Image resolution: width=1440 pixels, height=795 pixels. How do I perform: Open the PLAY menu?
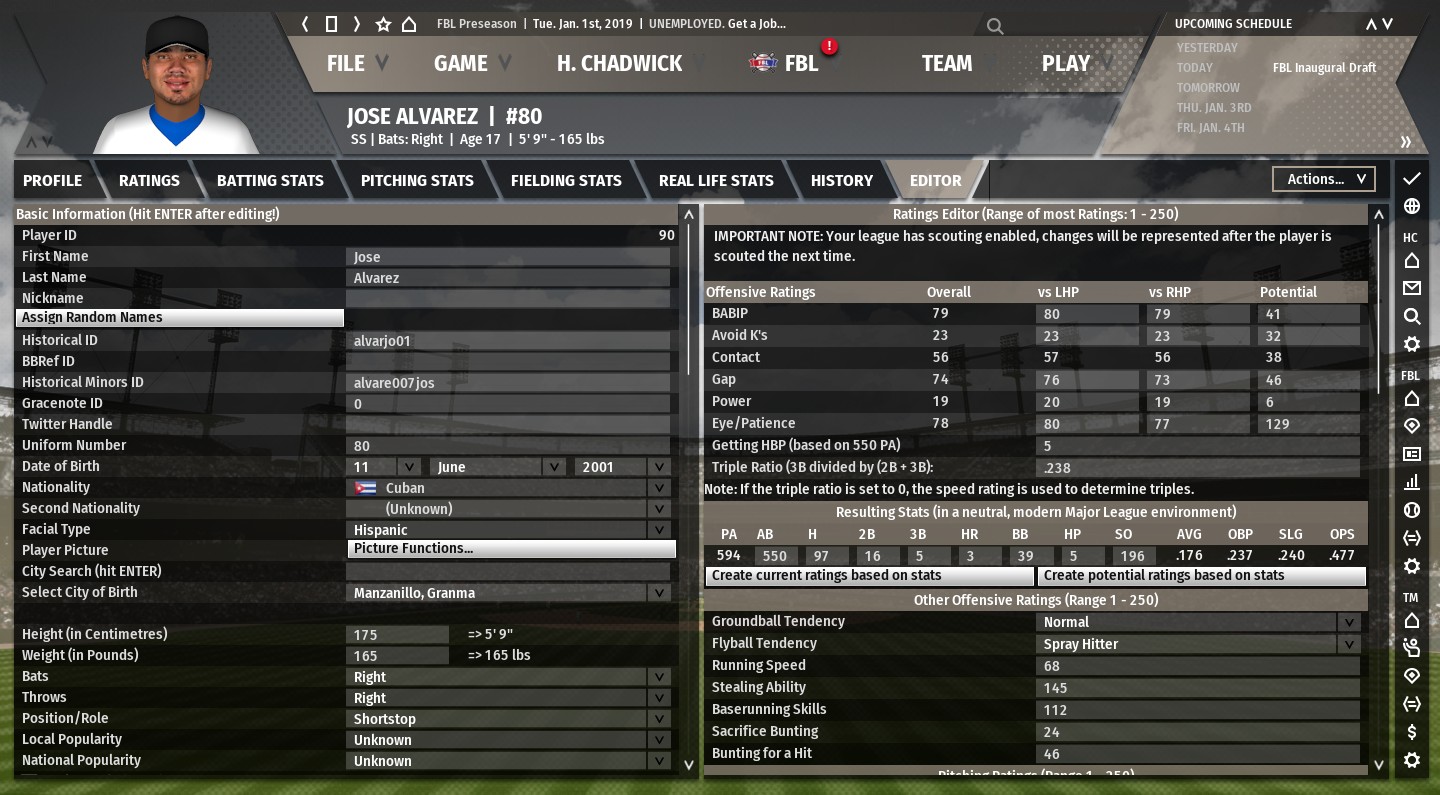pos(1066,63)
